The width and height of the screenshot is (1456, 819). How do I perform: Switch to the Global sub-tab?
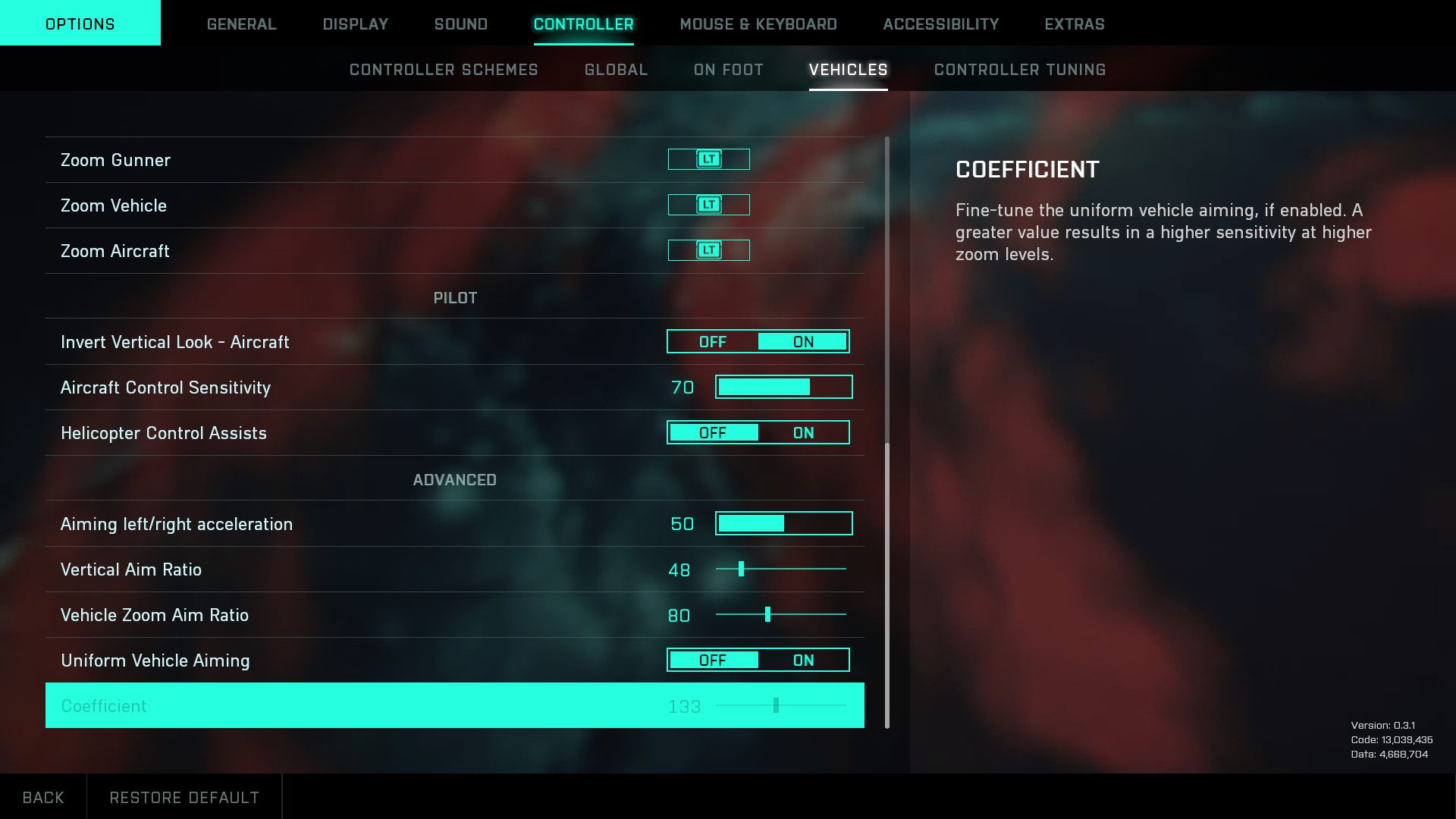[616, 70]
